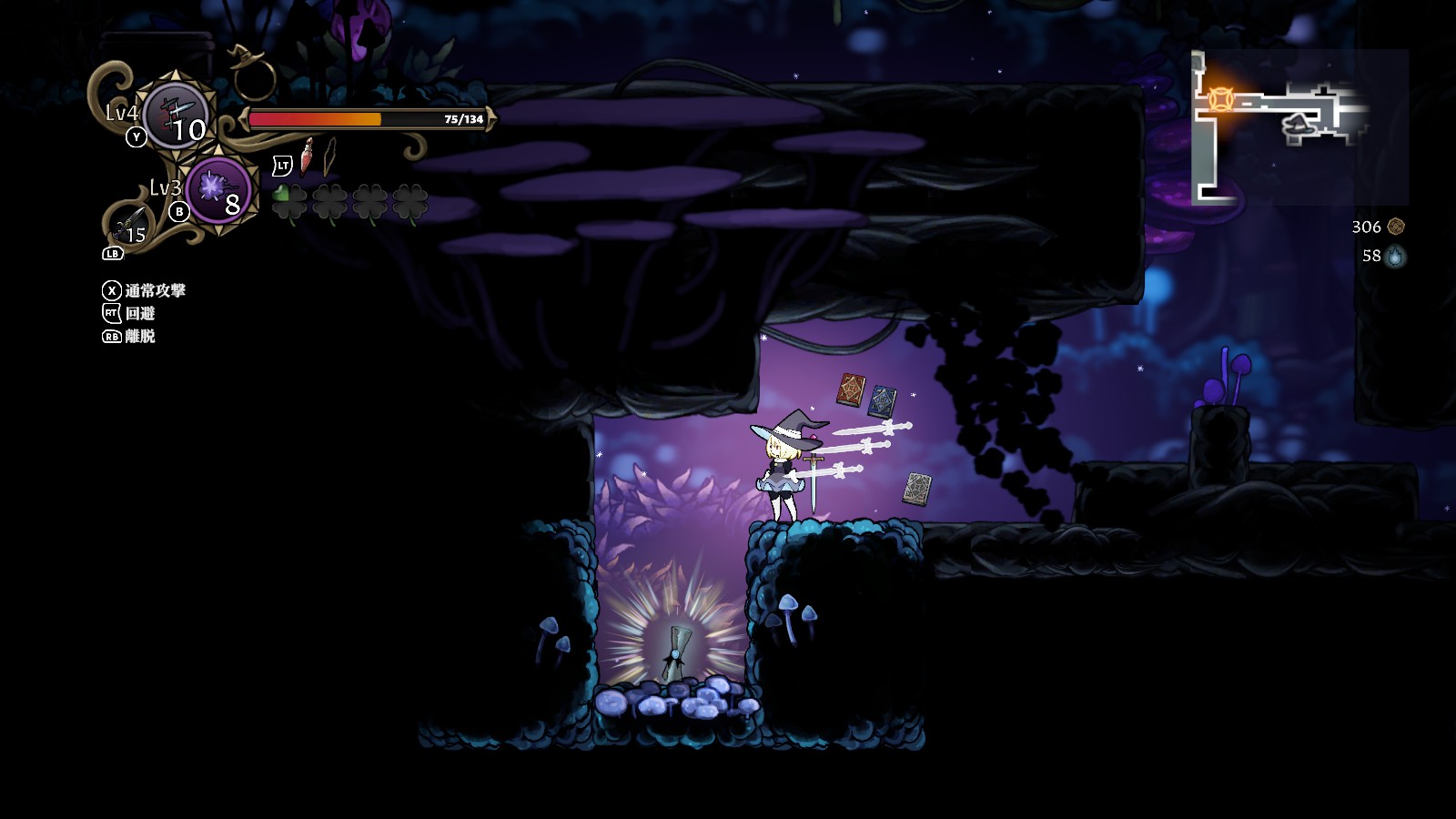This screenshot has width=1456, height=819.
Task: Activate the Lv3 purple burst spell icon
Action: pos(217,190)
